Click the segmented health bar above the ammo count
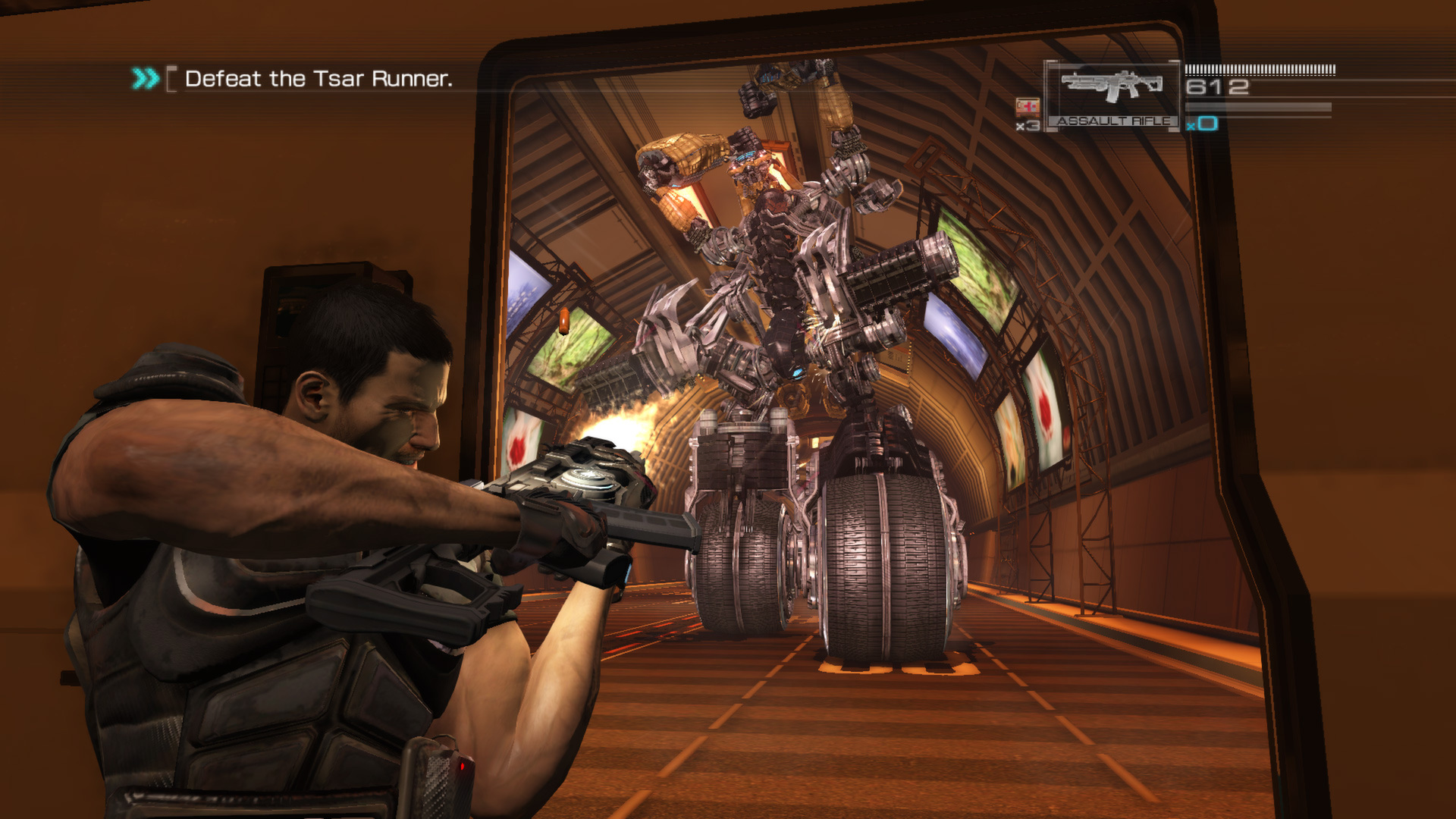The height and width of the screenshot is (819, 1456). click(x=1259, y=70)
